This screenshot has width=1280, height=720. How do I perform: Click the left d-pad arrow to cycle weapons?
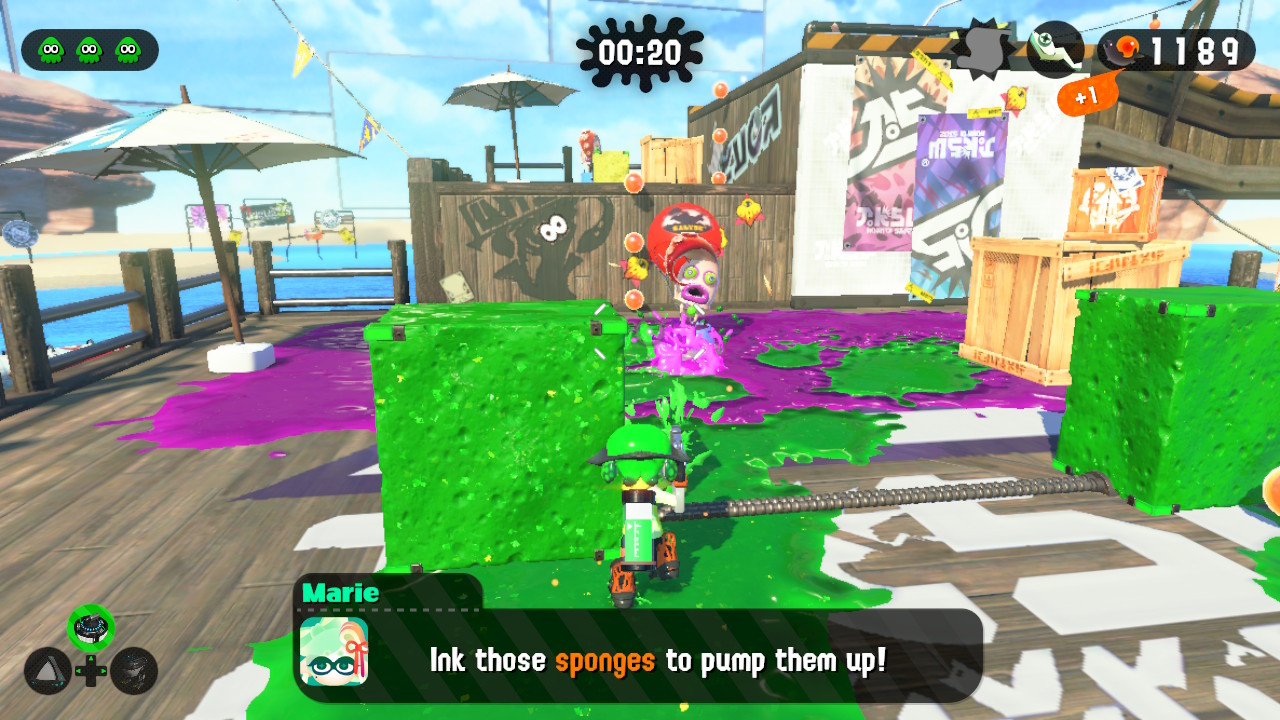(x=79, y=671)
